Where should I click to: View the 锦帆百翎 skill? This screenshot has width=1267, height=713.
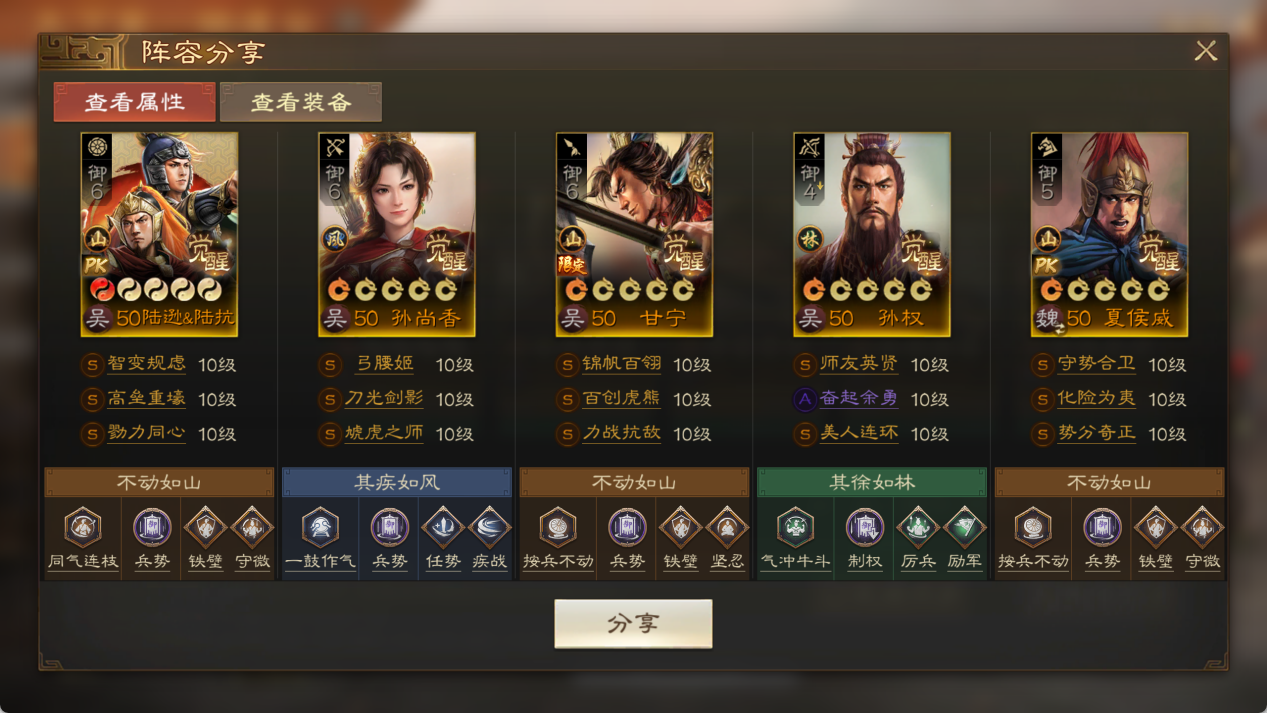pyautogui.click(x=621, y=365)
